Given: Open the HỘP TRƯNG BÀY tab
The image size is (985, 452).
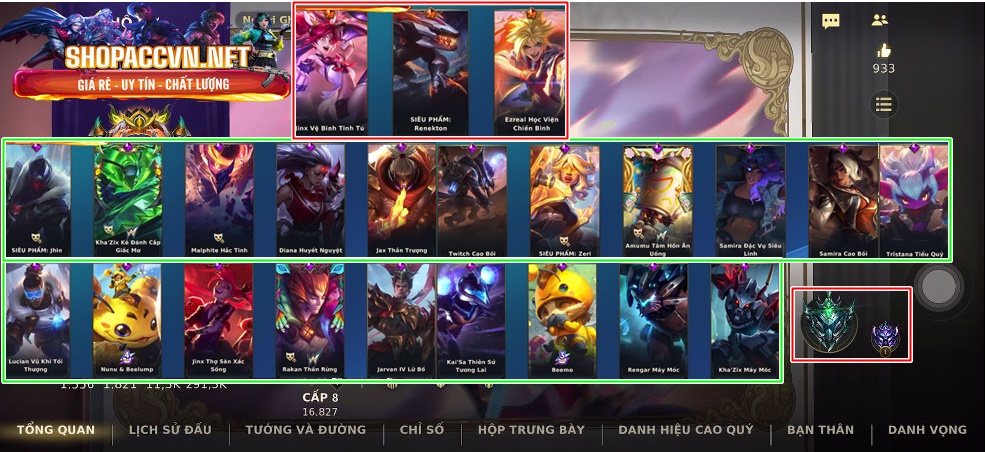Looking at the screenshot, I should [530, 430].
